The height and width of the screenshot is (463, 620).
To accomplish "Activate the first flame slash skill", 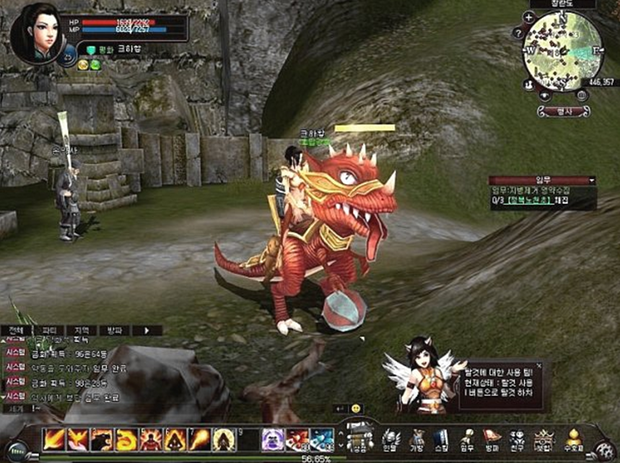I will 53,439.
